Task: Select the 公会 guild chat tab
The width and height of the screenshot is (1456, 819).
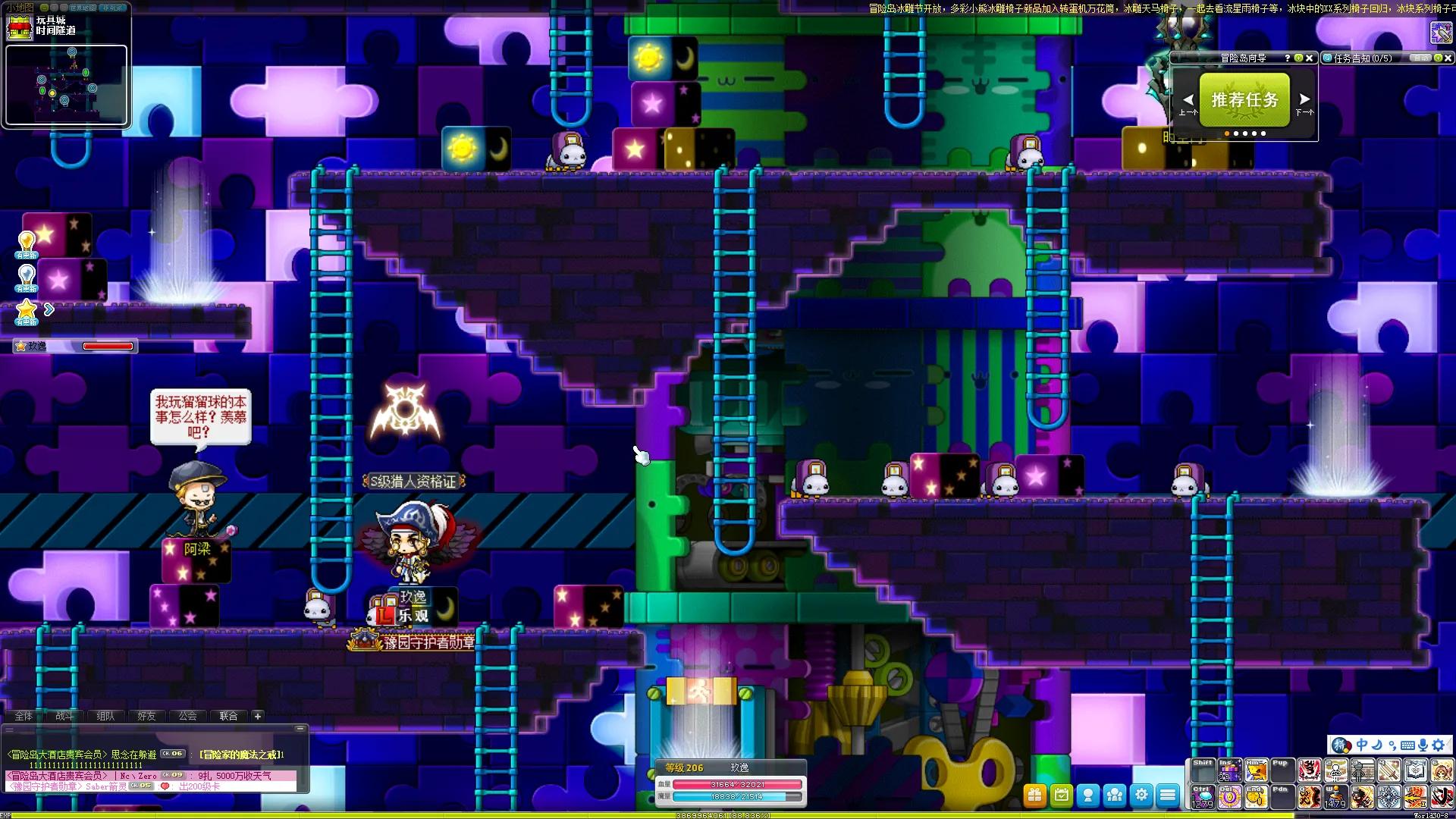Action: 187,716
